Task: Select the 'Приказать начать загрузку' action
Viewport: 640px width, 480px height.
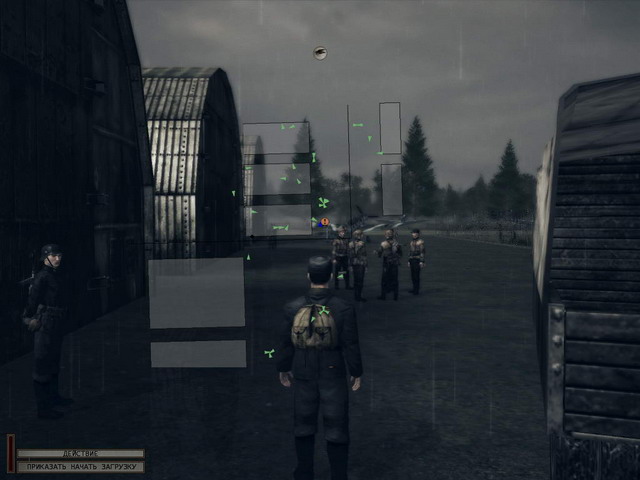Action: click(x=80, y=466)
